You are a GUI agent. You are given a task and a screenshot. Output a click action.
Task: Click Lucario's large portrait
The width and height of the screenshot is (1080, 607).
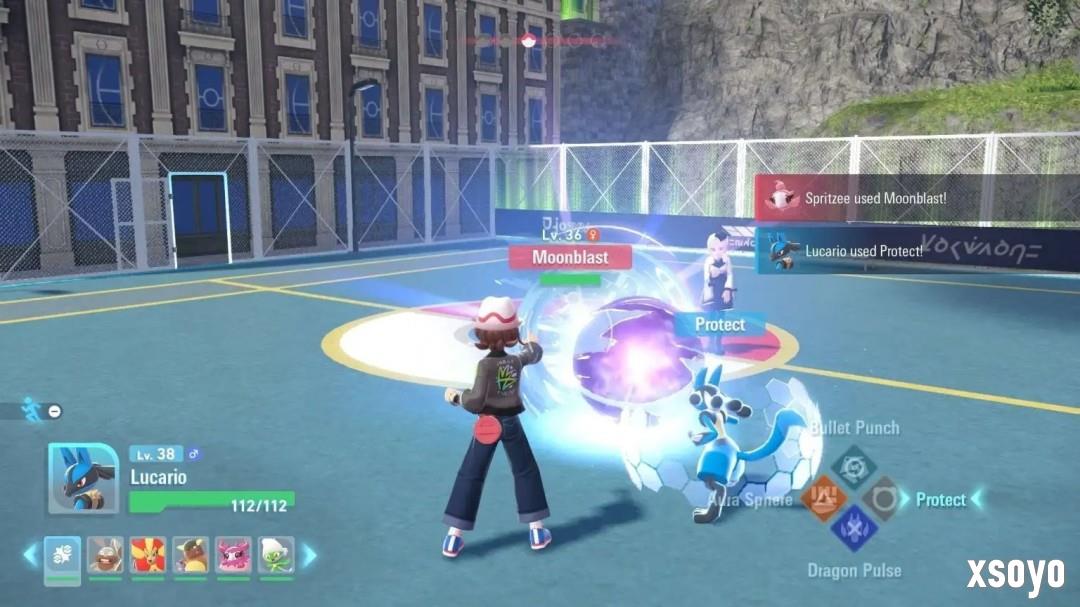point(83,478)
